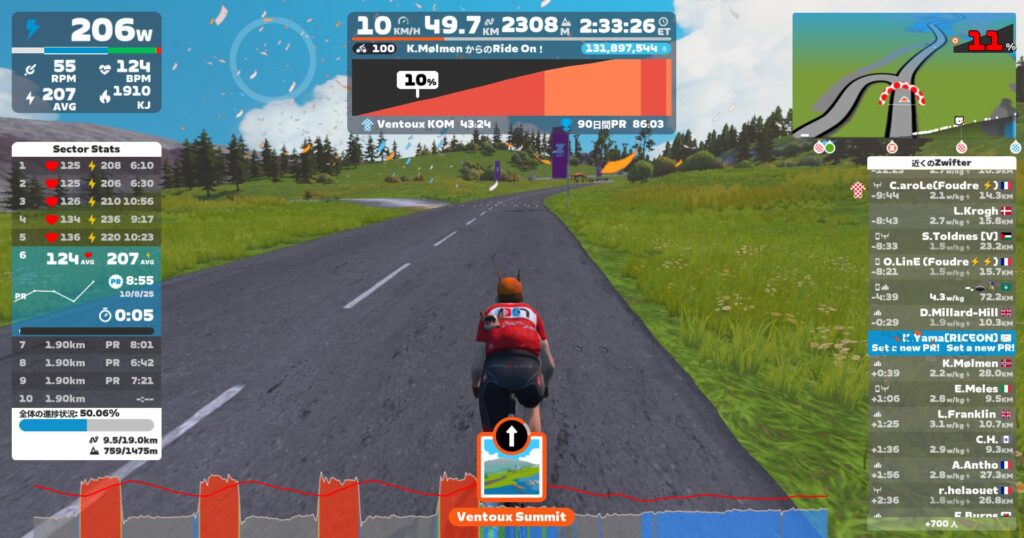The image size is (1024, 538).
Task: Click the Ventoux KOM gradient profile
Action: click(x=511, y=88)
